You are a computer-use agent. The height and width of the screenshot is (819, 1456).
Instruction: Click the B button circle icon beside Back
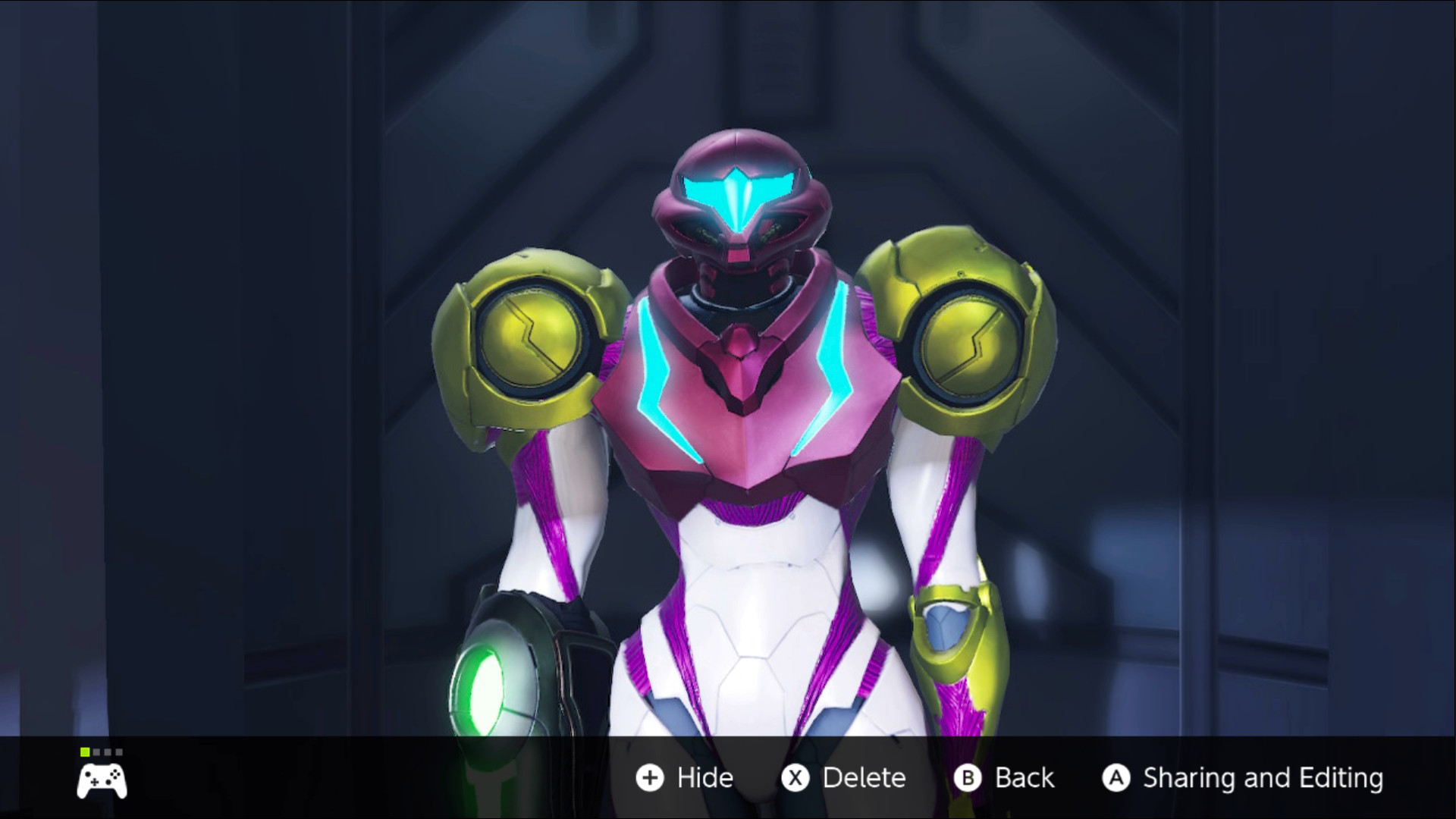pyautogui.click(x=968, y=777)
